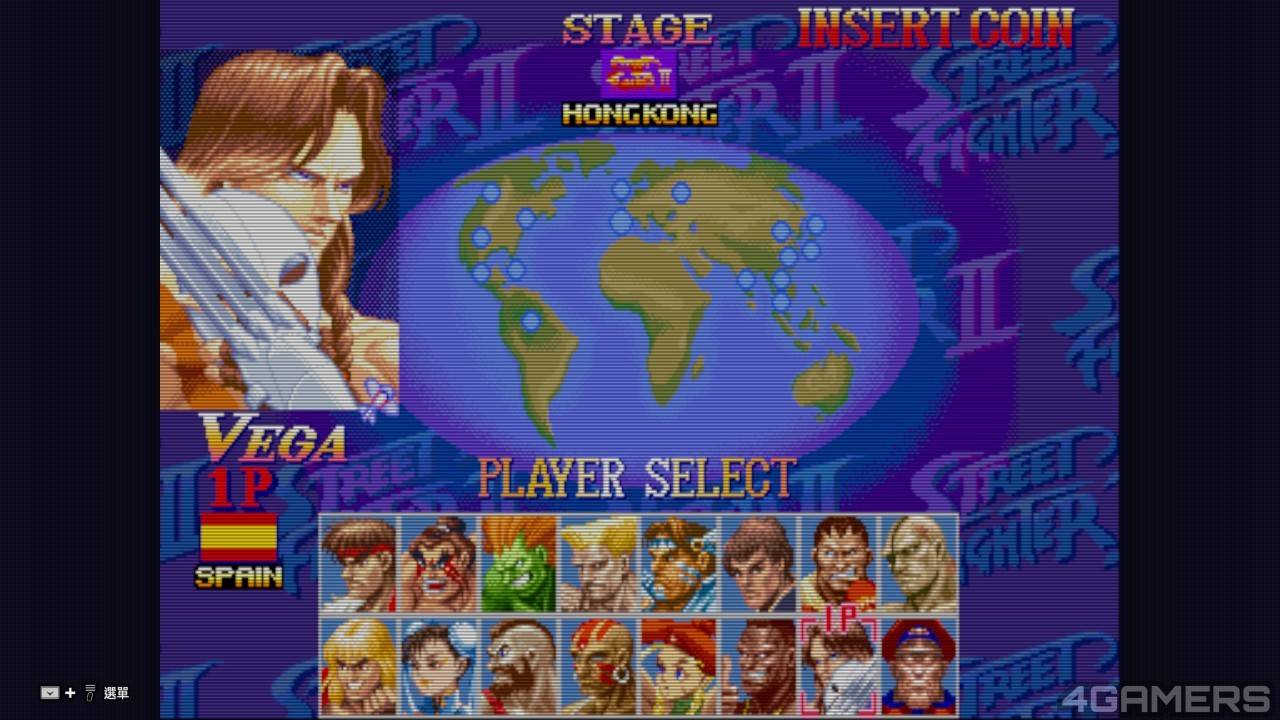Choose Cammy in the red beret
1280x720 pixels.
(x=679, y=665)
